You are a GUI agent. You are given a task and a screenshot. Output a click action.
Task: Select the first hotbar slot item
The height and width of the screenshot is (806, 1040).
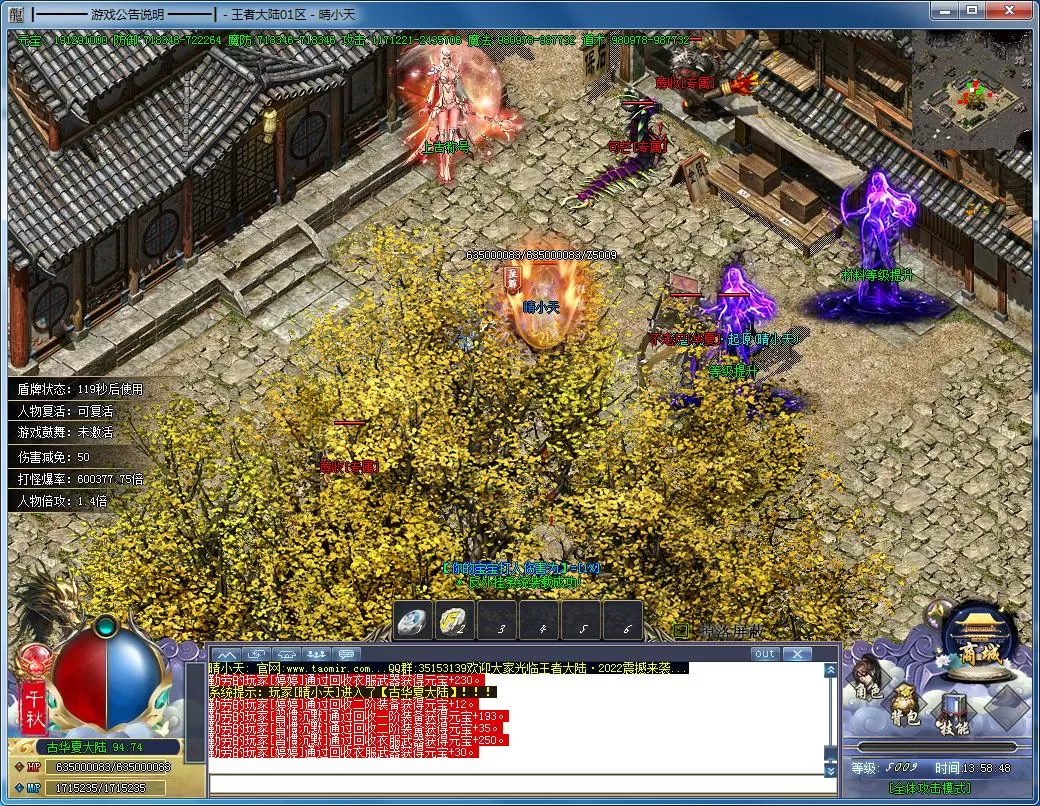pos(413,621)
